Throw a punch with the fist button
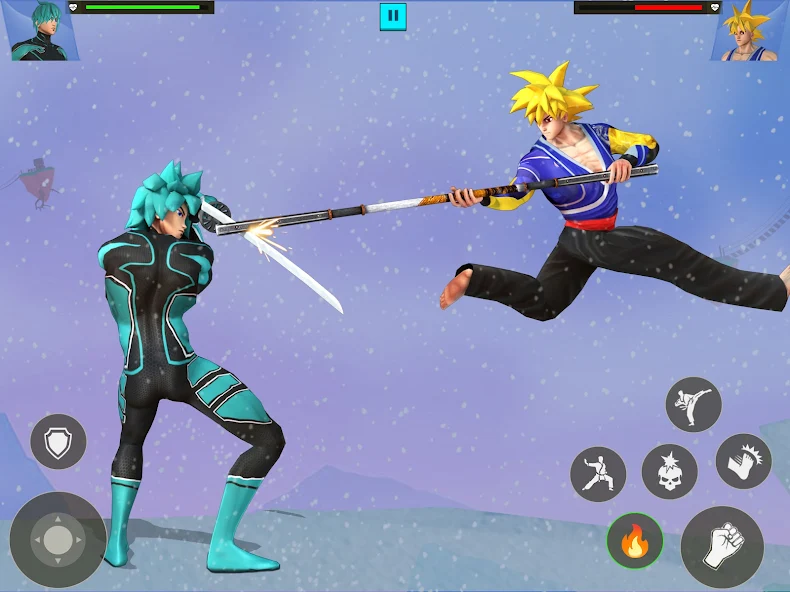The height and width of the screenshot is (592, 790). (x=722, y=546)
